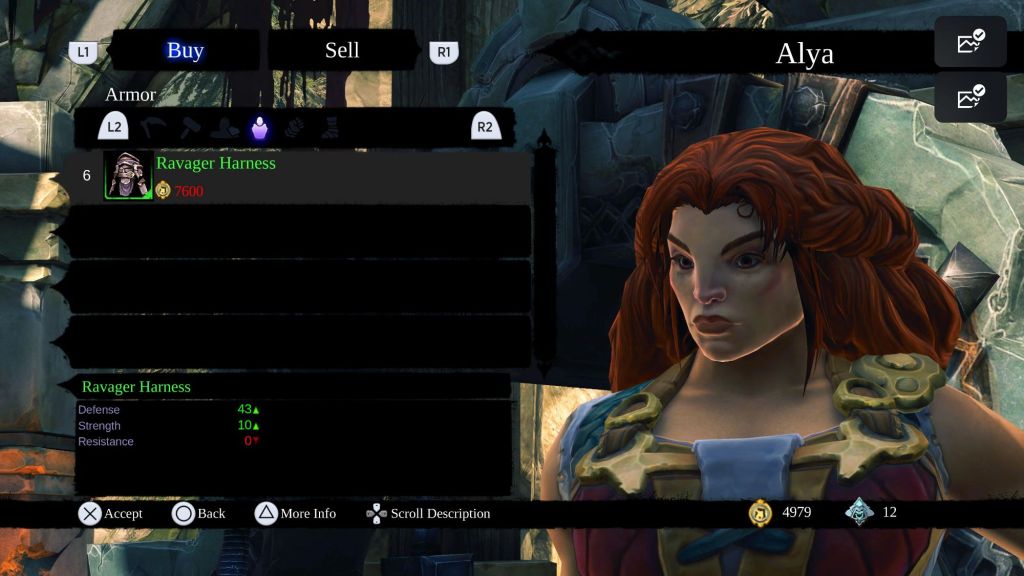Switch to the Buy tab
This screenshot has height=576, width=1024.
pos(185,51)
